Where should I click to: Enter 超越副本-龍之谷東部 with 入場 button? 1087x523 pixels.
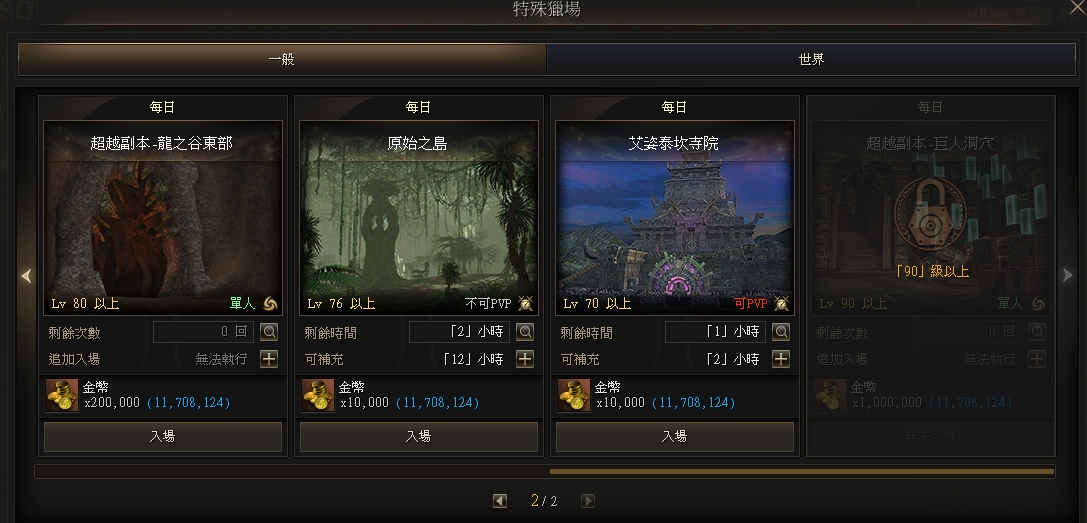162,436
